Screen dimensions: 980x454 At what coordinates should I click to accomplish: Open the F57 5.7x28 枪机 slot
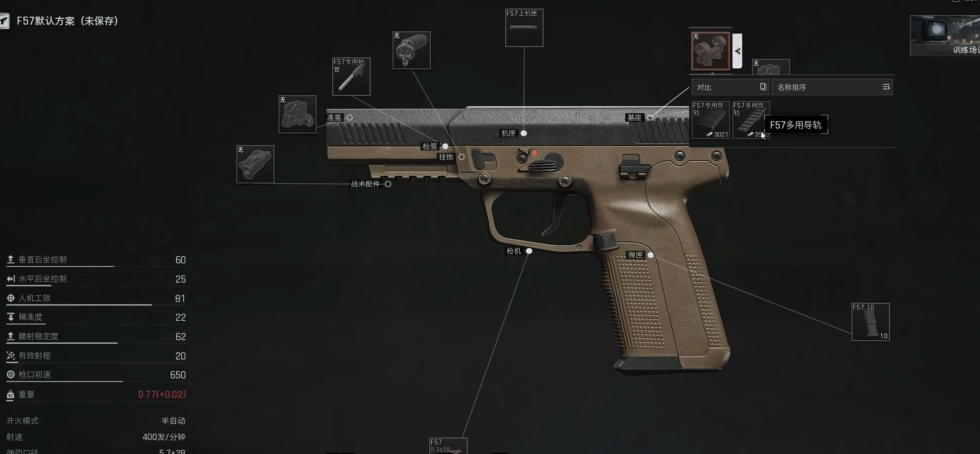pos(447,445)
